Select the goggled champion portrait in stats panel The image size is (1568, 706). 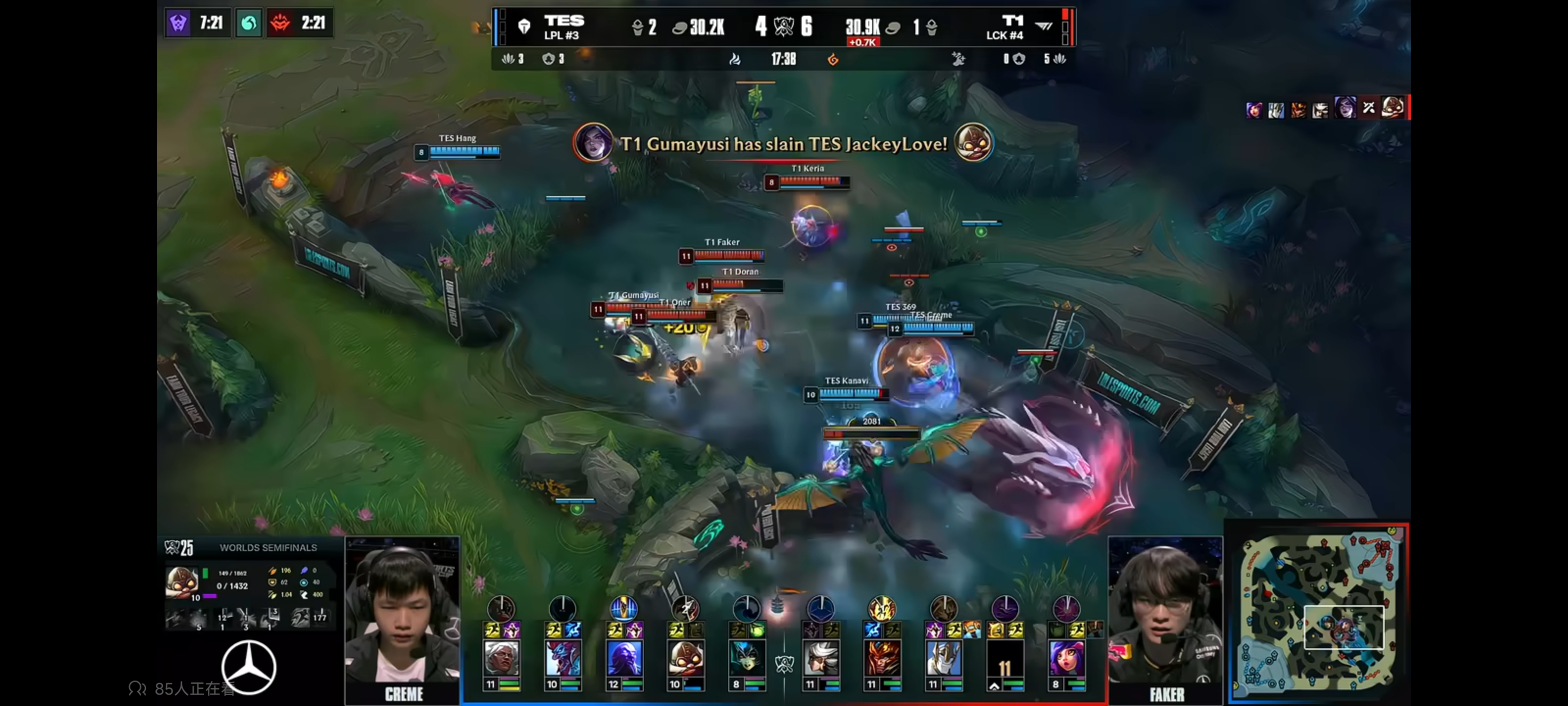181,581
